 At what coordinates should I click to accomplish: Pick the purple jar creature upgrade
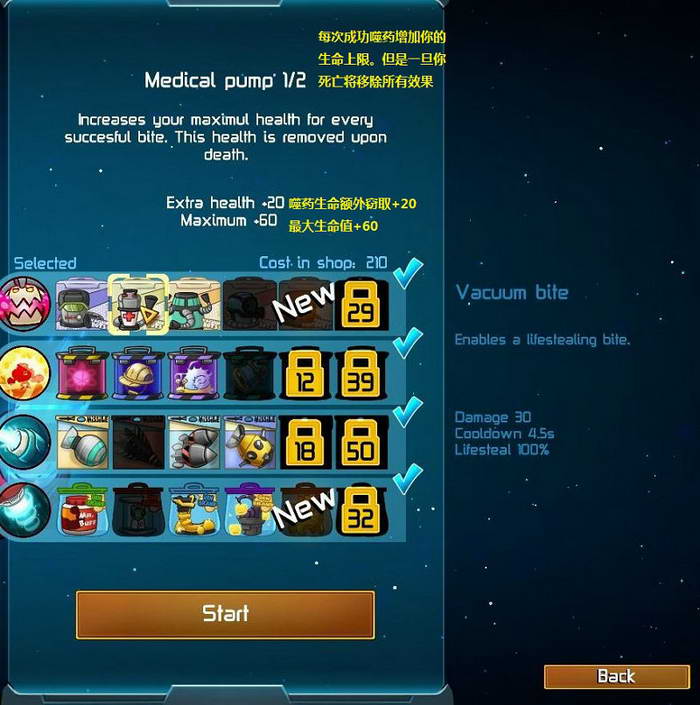193,374
